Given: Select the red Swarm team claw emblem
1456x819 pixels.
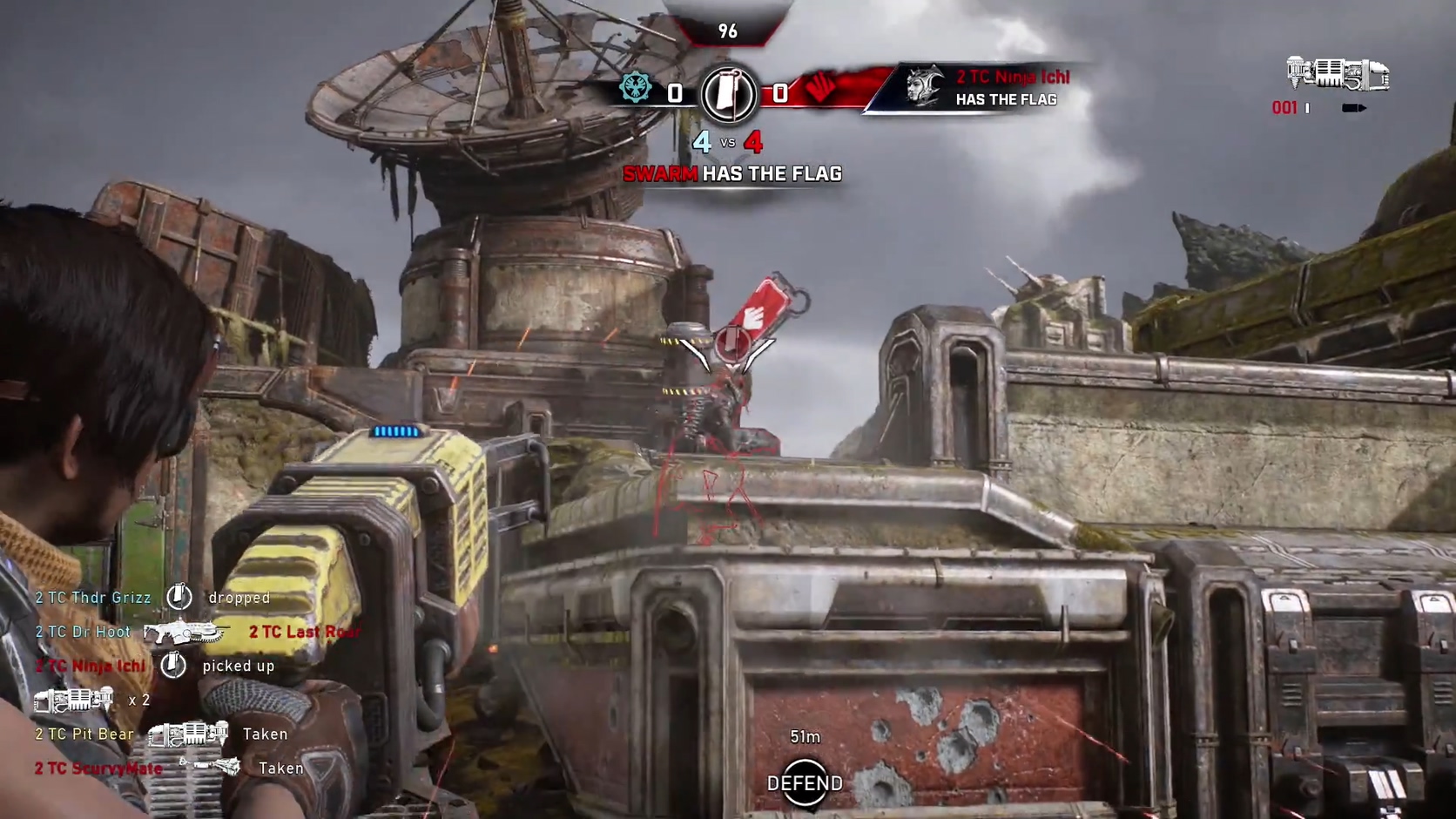Looking at the screenshot, I should [819, 87].
